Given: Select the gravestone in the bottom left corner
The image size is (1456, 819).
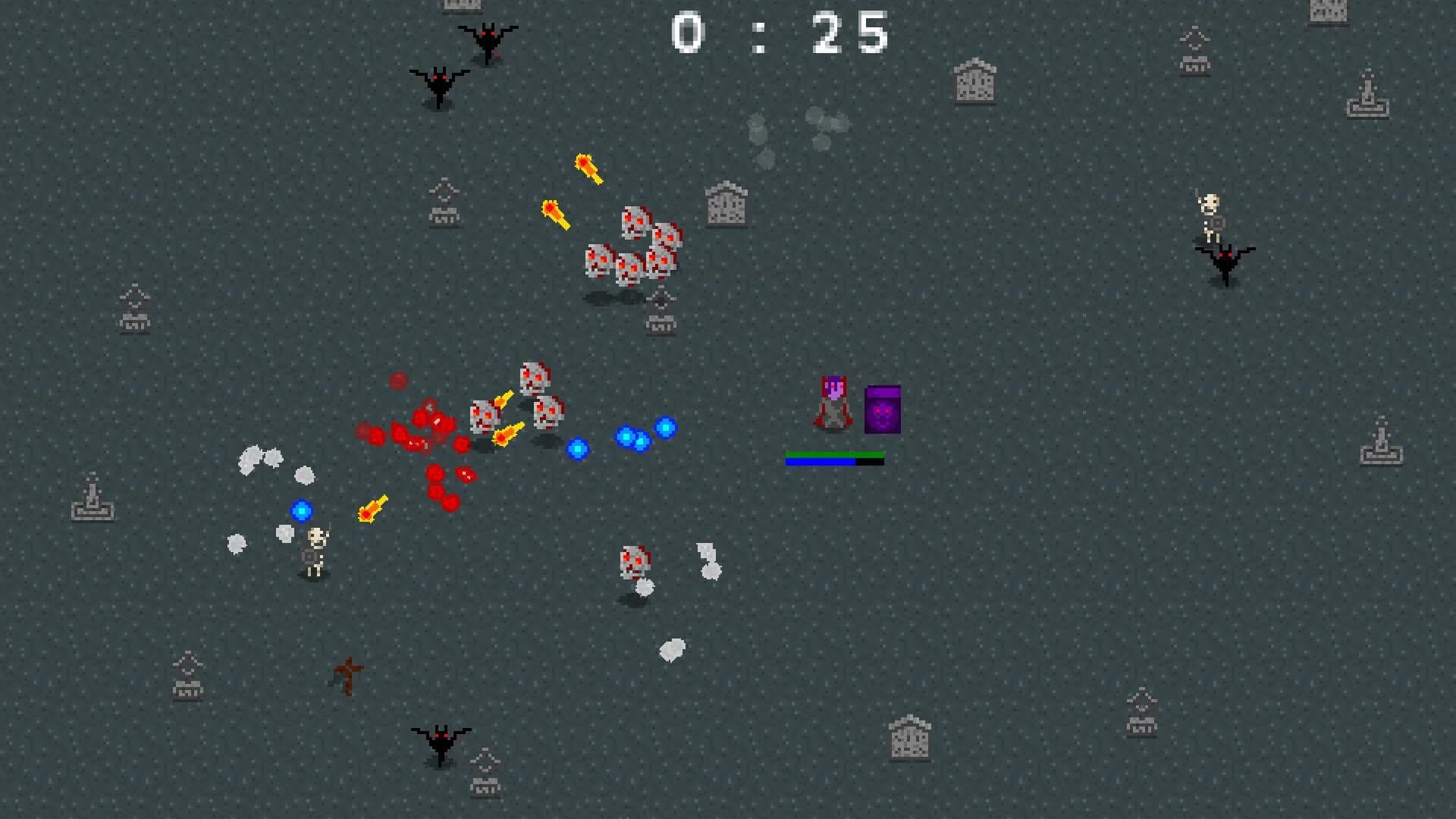Looking at the screenshot, I should click(187, 690).
